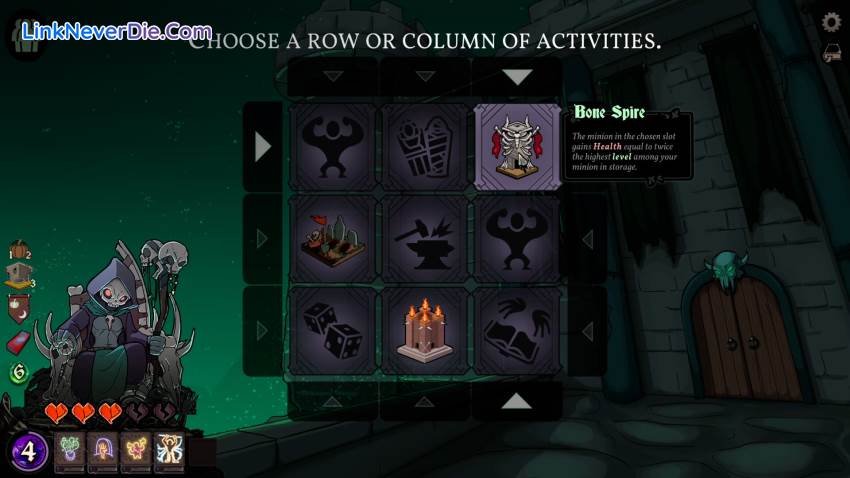
Task: Click the green orb showing 6
Action: tap(18, 373)
